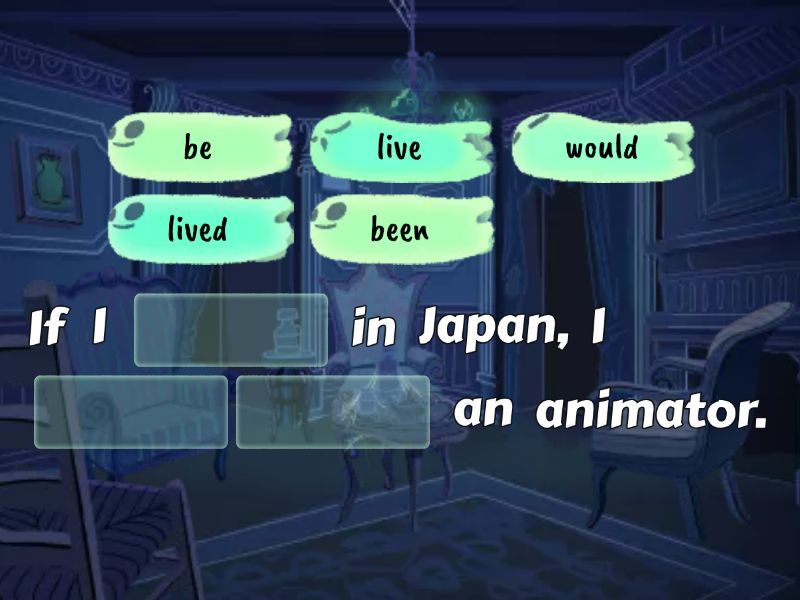Choose the "been" ghost word tile
Screen dimensions: 800x600
[x=400, y=229]
